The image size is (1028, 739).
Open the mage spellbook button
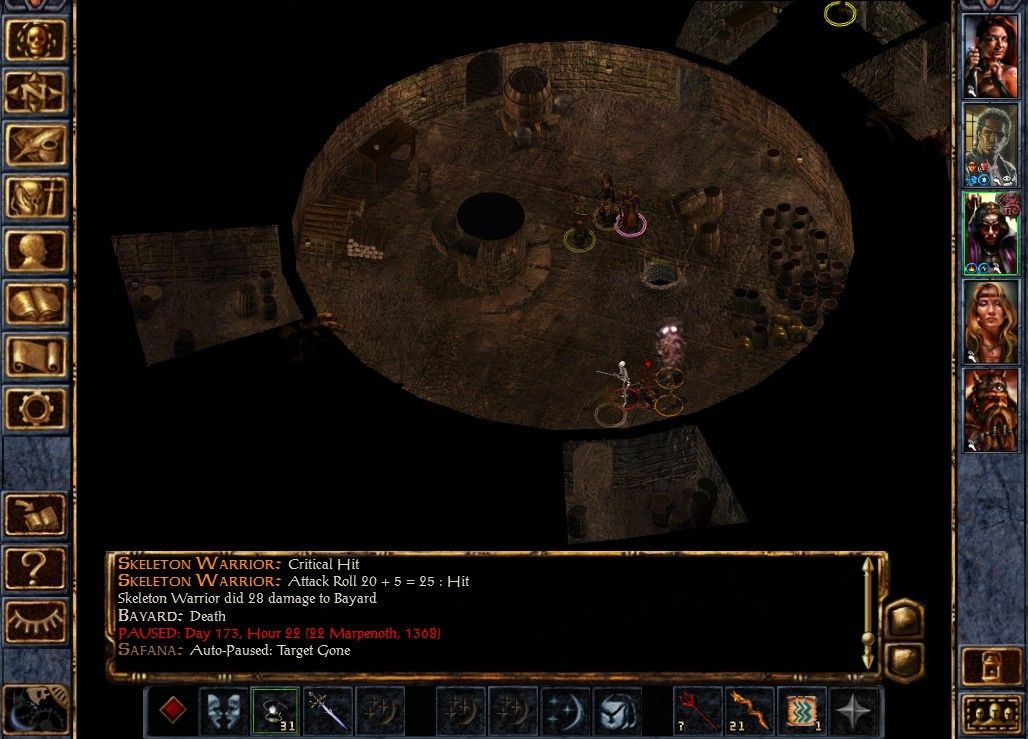[x=36, y=304]
